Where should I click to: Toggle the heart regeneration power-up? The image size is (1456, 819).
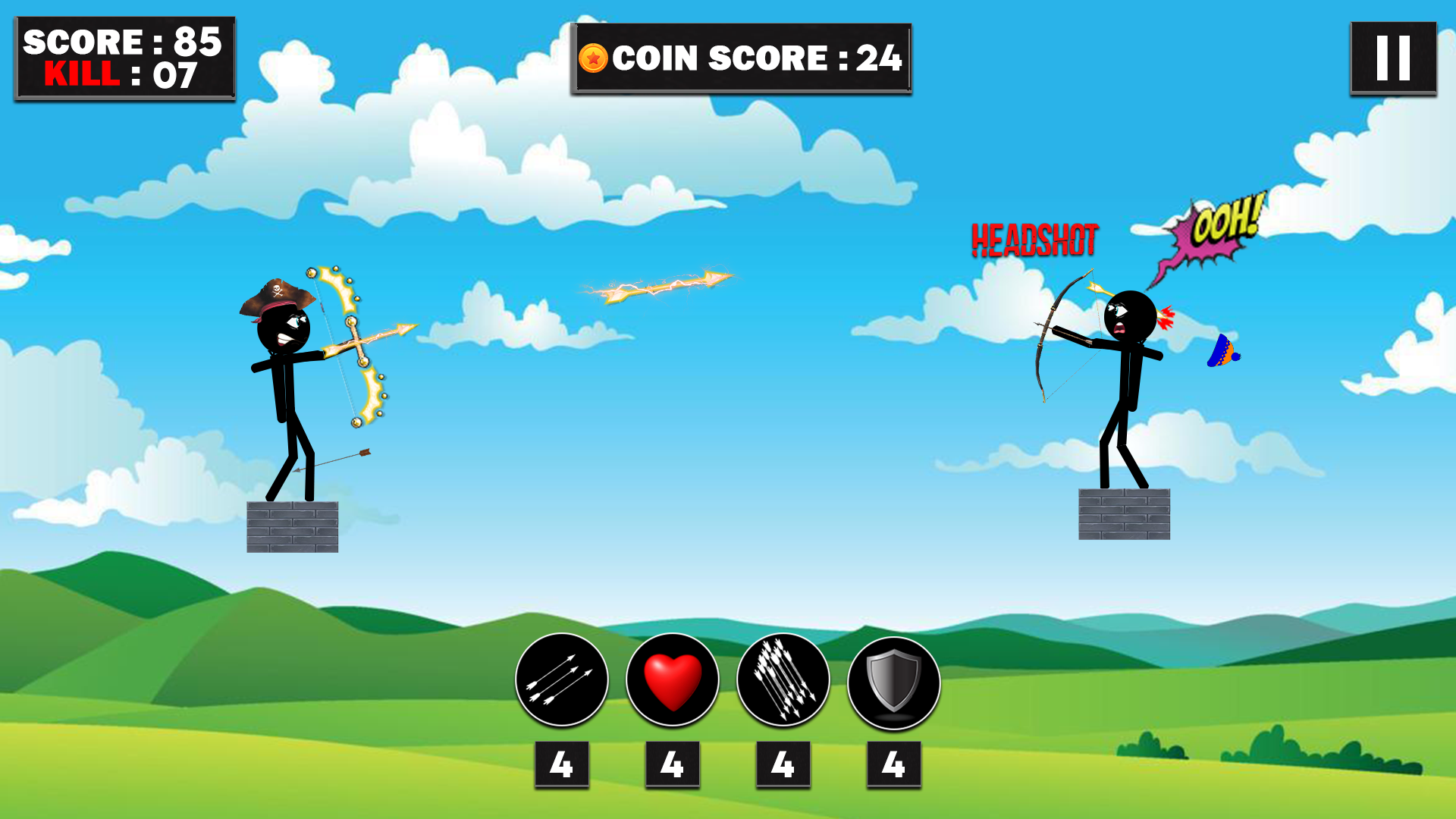click(672, 680)
